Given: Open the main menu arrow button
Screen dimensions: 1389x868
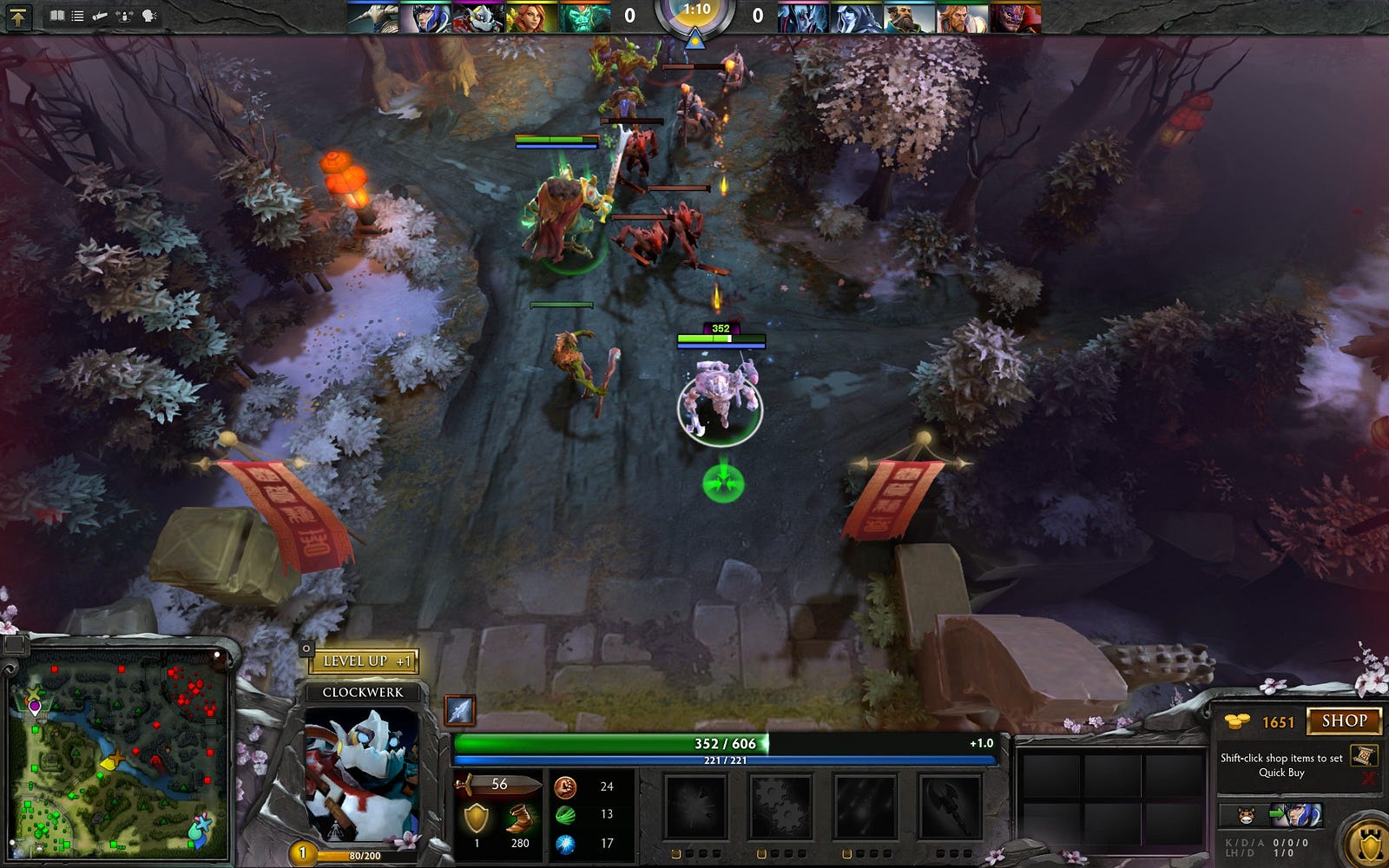Looking at the screenshot, I should (18, 16).
